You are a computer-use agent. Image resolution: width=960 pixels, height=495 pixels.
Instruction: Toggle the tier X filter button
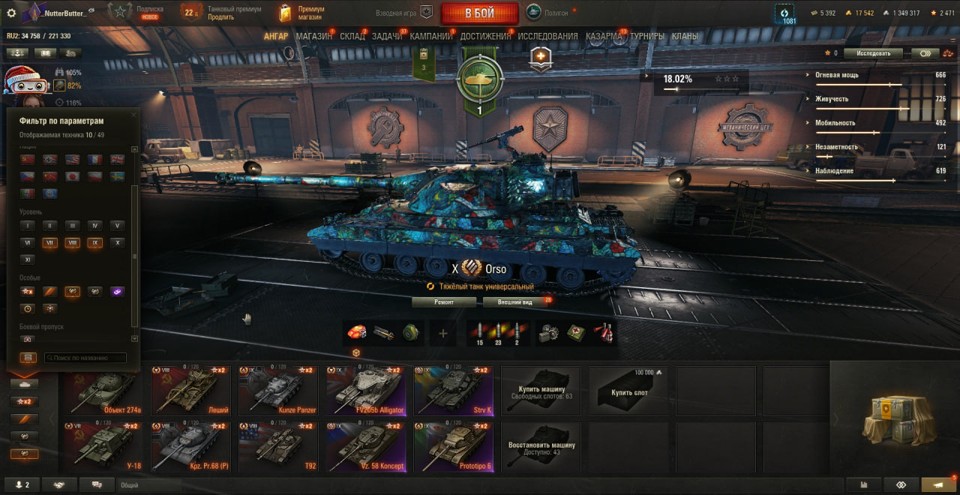[118, 242]
